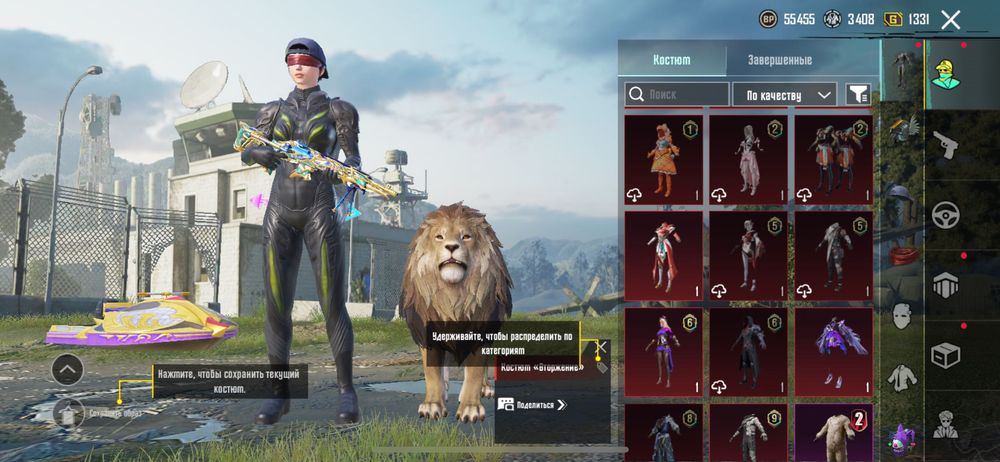Open the Завершенные tab
This screenshot has width=1000, height=462.
[x=780, y=60]
